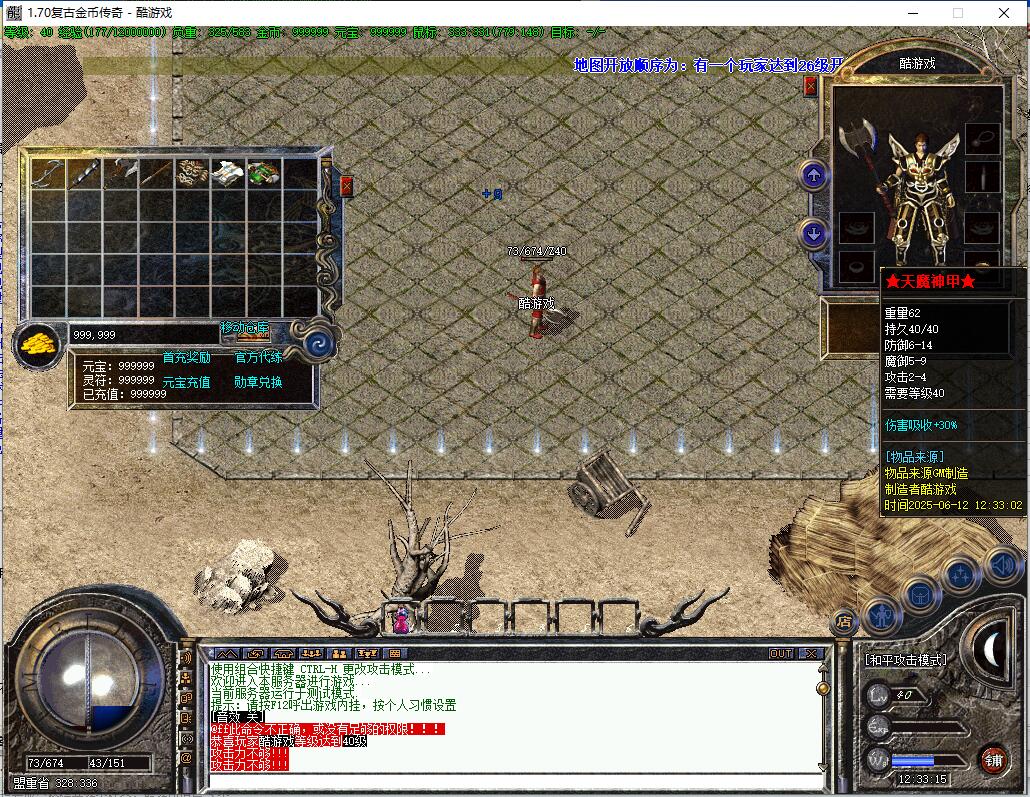Select the white scroll item in the bag

point(226,172)
